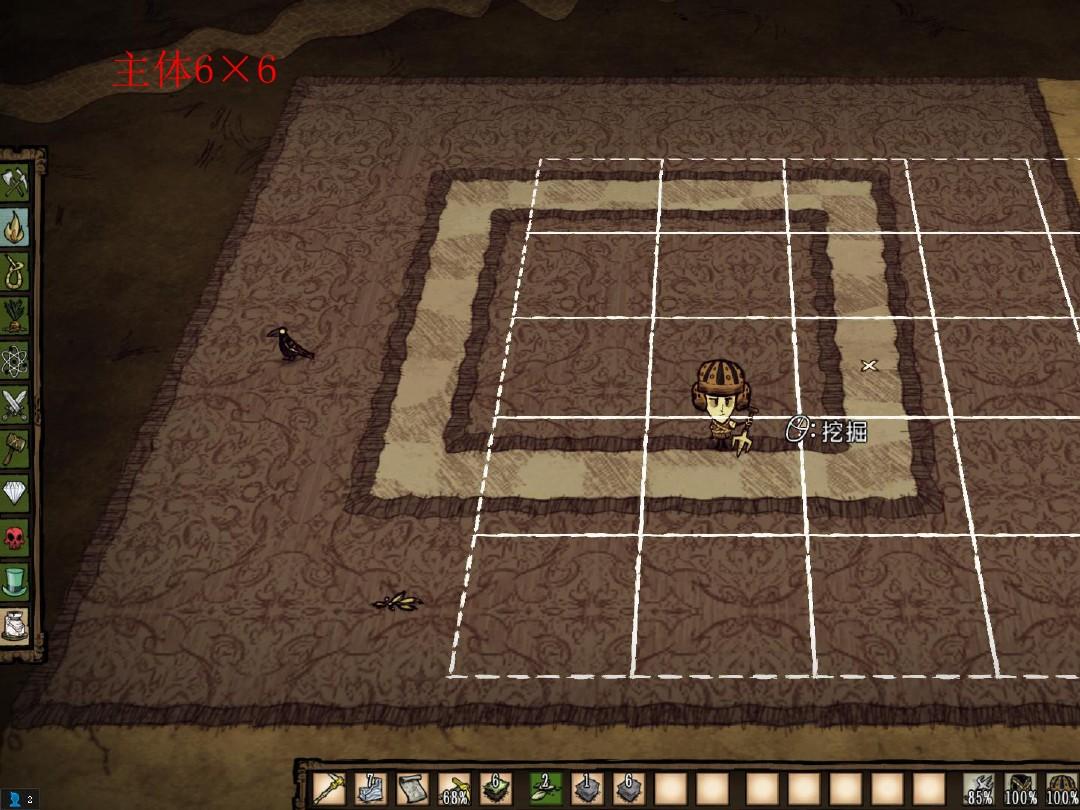Select the green-highlighted stack of 2
This screenshot has height=810, width=1080.
coord(545,788)
